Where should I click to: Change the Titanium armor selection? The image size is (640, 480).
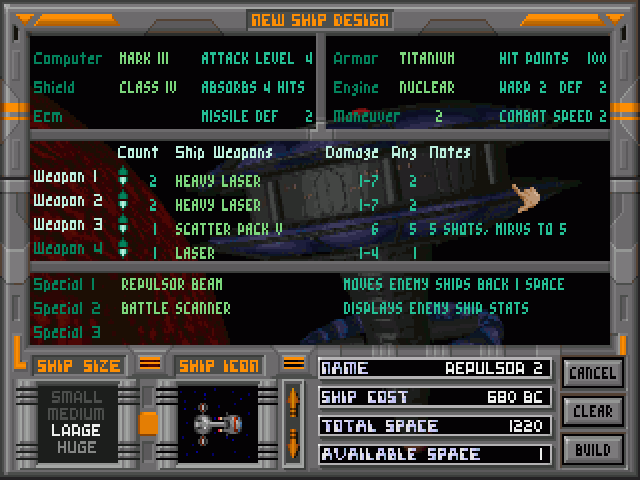coord(427,59)
